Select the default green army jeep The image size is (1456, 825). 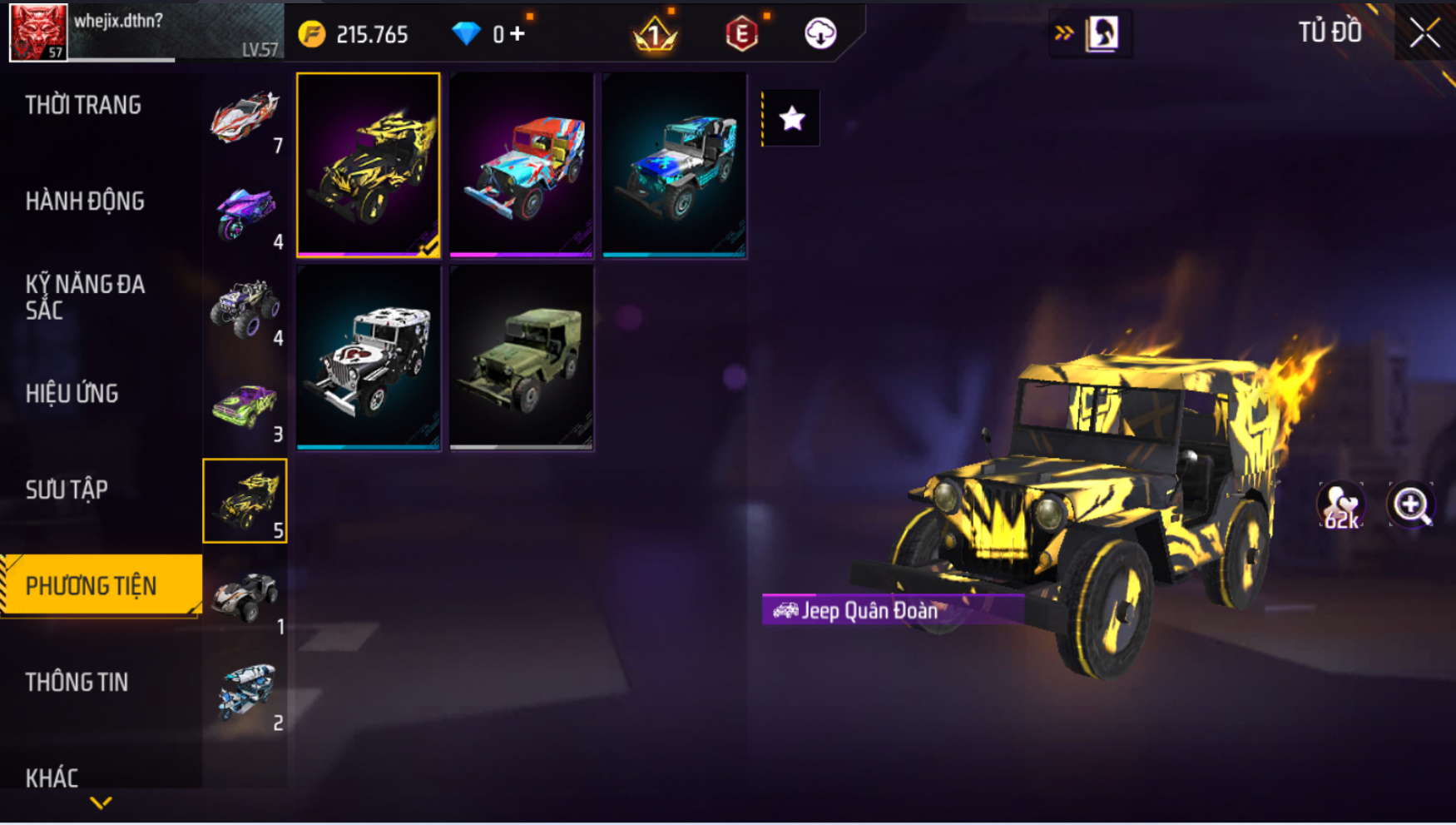point(522,358)
